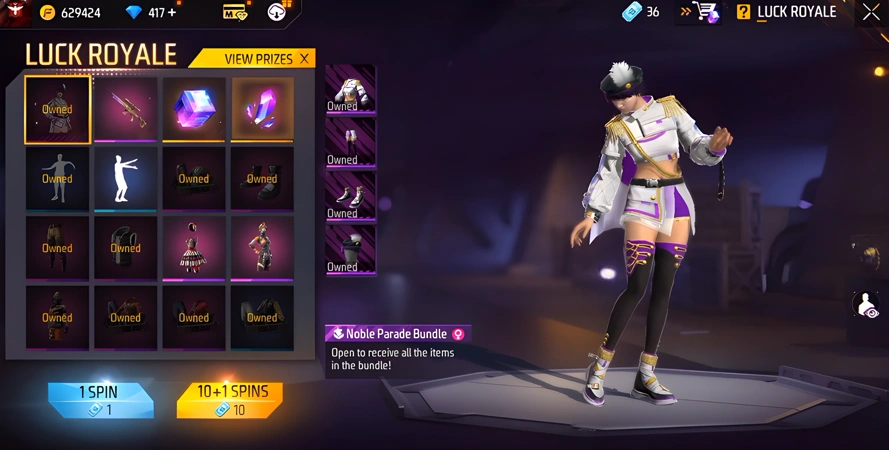This screenshot has width=889, height=450.
Task: Preview the Noble Parade leggings piece
Action: click(350, 143)
